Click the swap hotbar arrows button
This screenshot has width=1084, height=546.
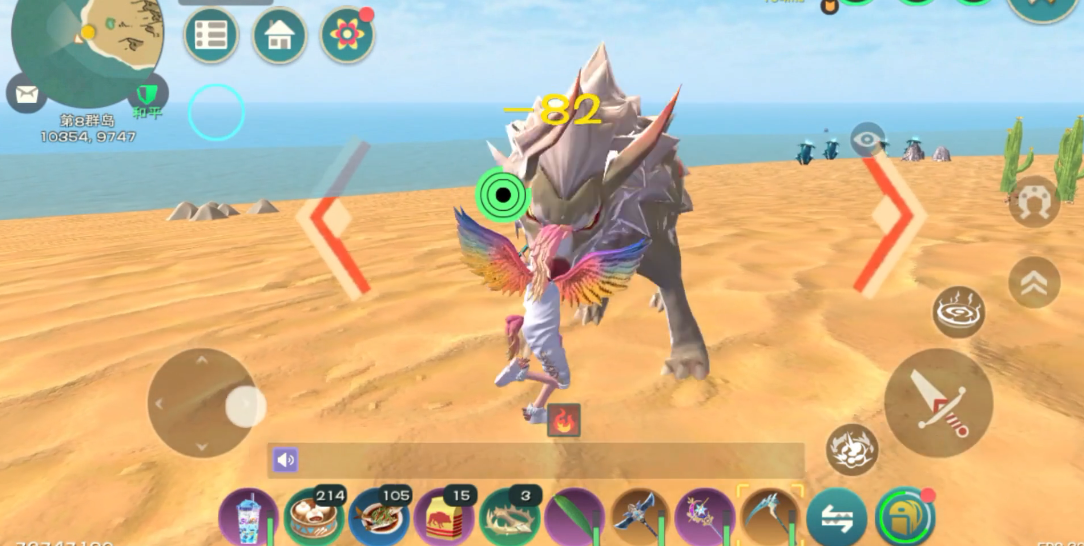point(836,517)
